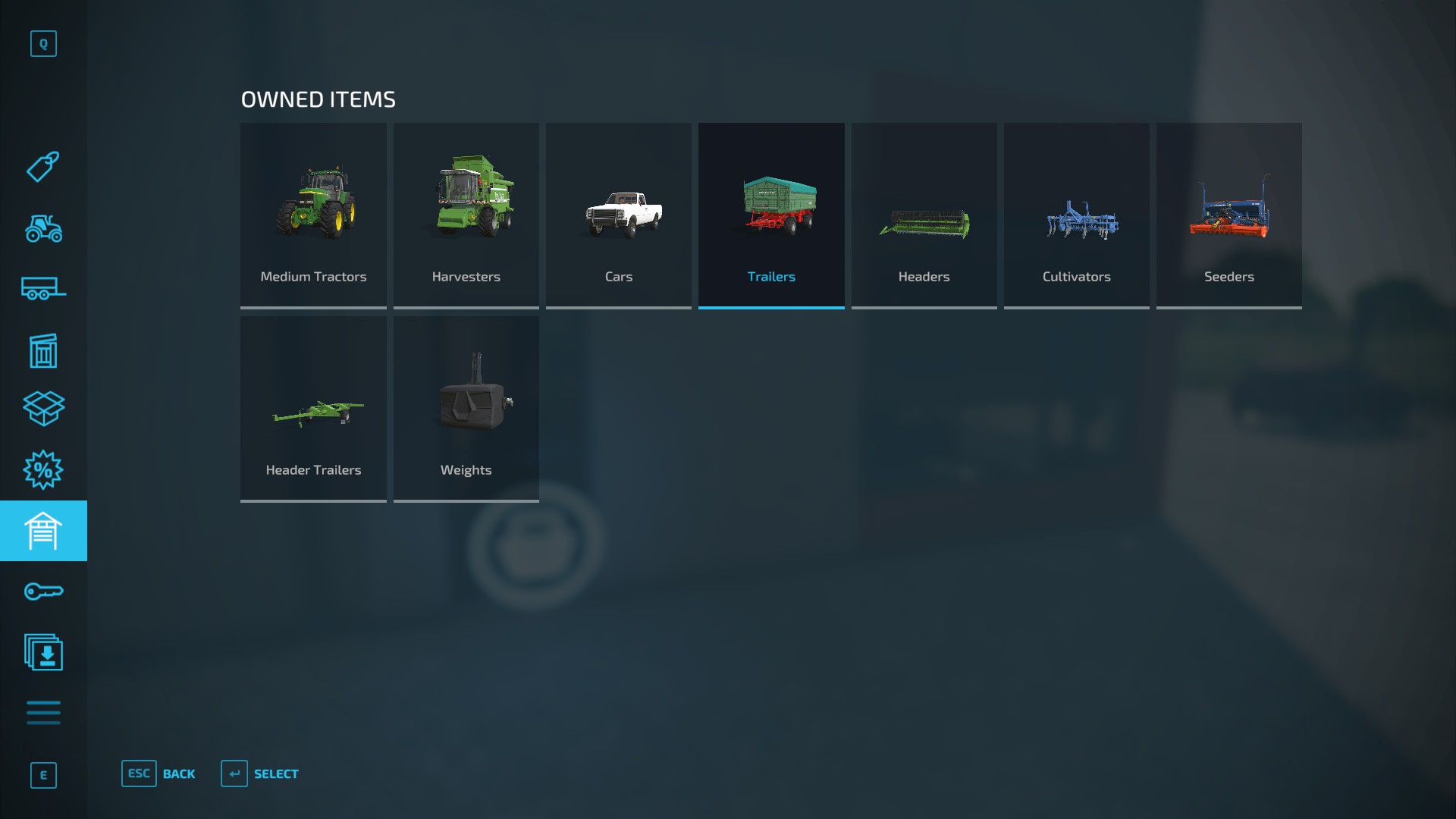Show the stacked box objects tab
The height and width of the screenshot is (819, 1456).
(43, 409)
